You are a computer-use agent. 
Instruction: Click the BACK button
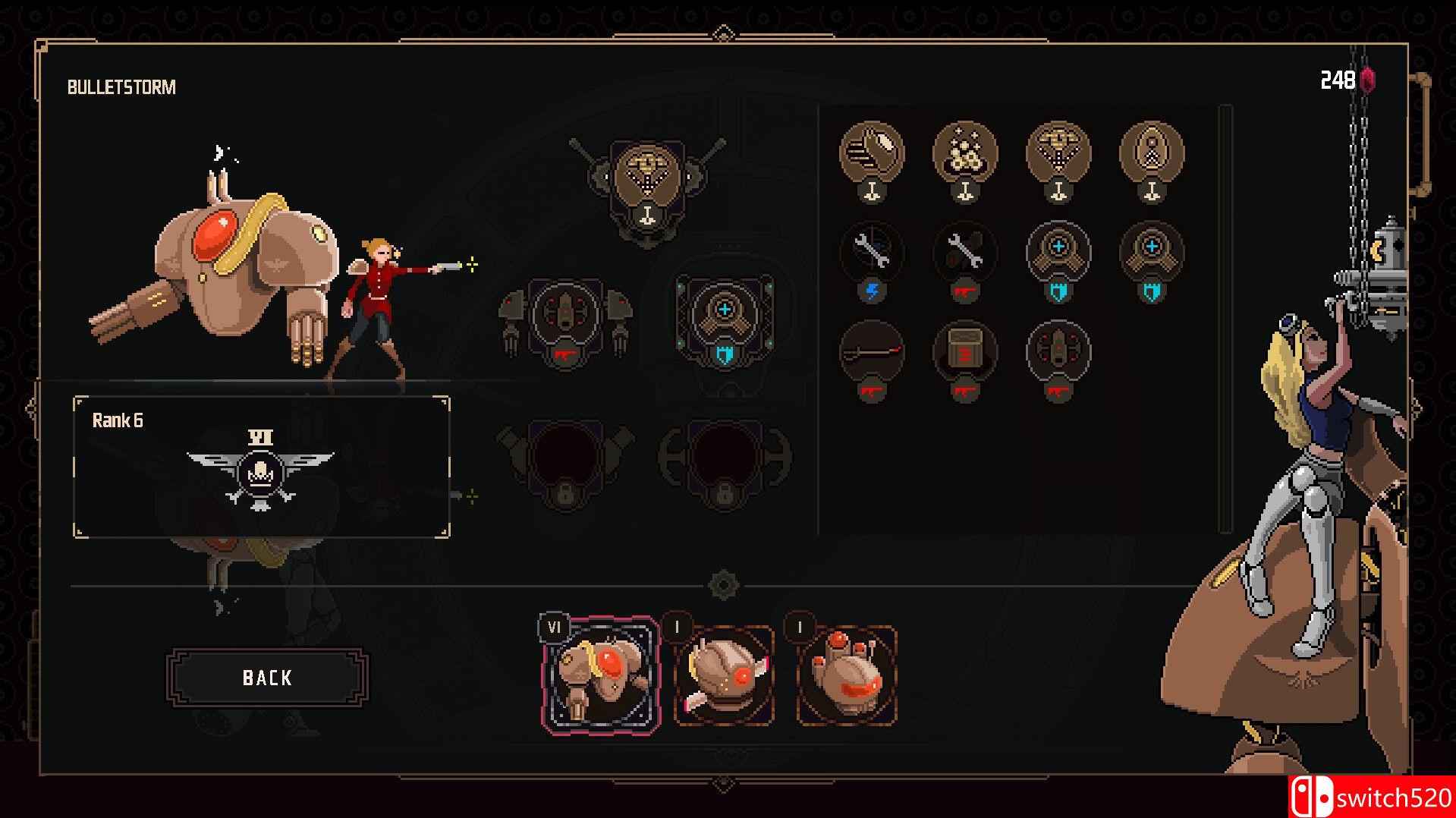click(x=267, y=678)
